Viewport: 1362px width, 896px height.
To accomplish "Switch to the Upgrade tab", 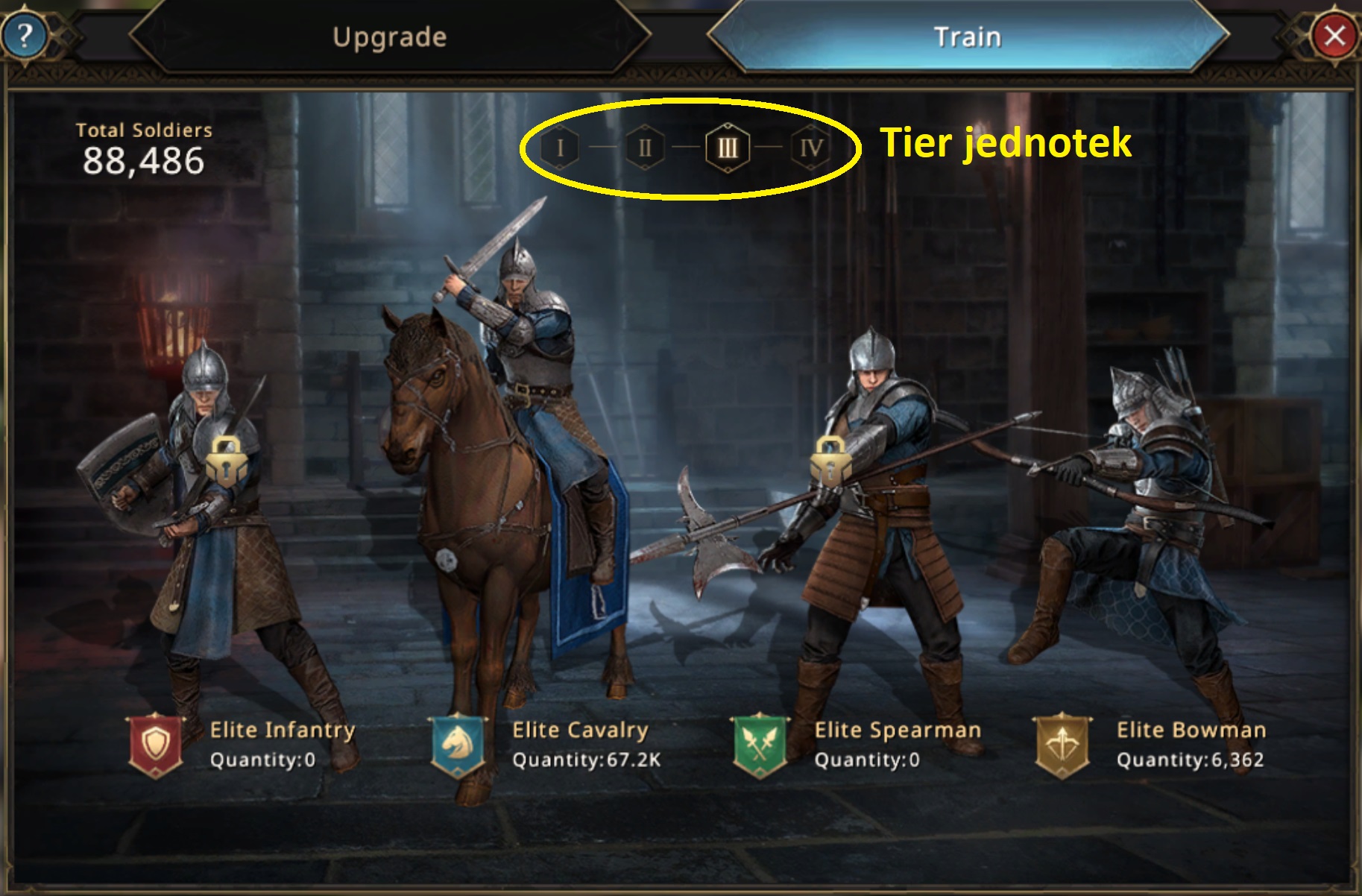I will click(x=389, y=37).
